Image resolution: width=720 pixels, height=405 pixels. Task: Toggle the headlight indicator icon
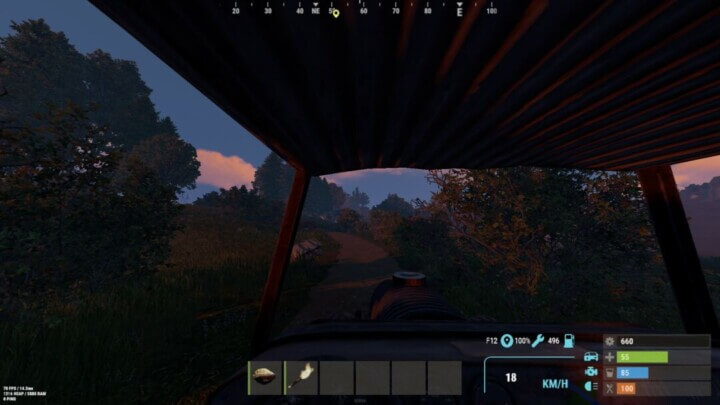click(591, 387)
